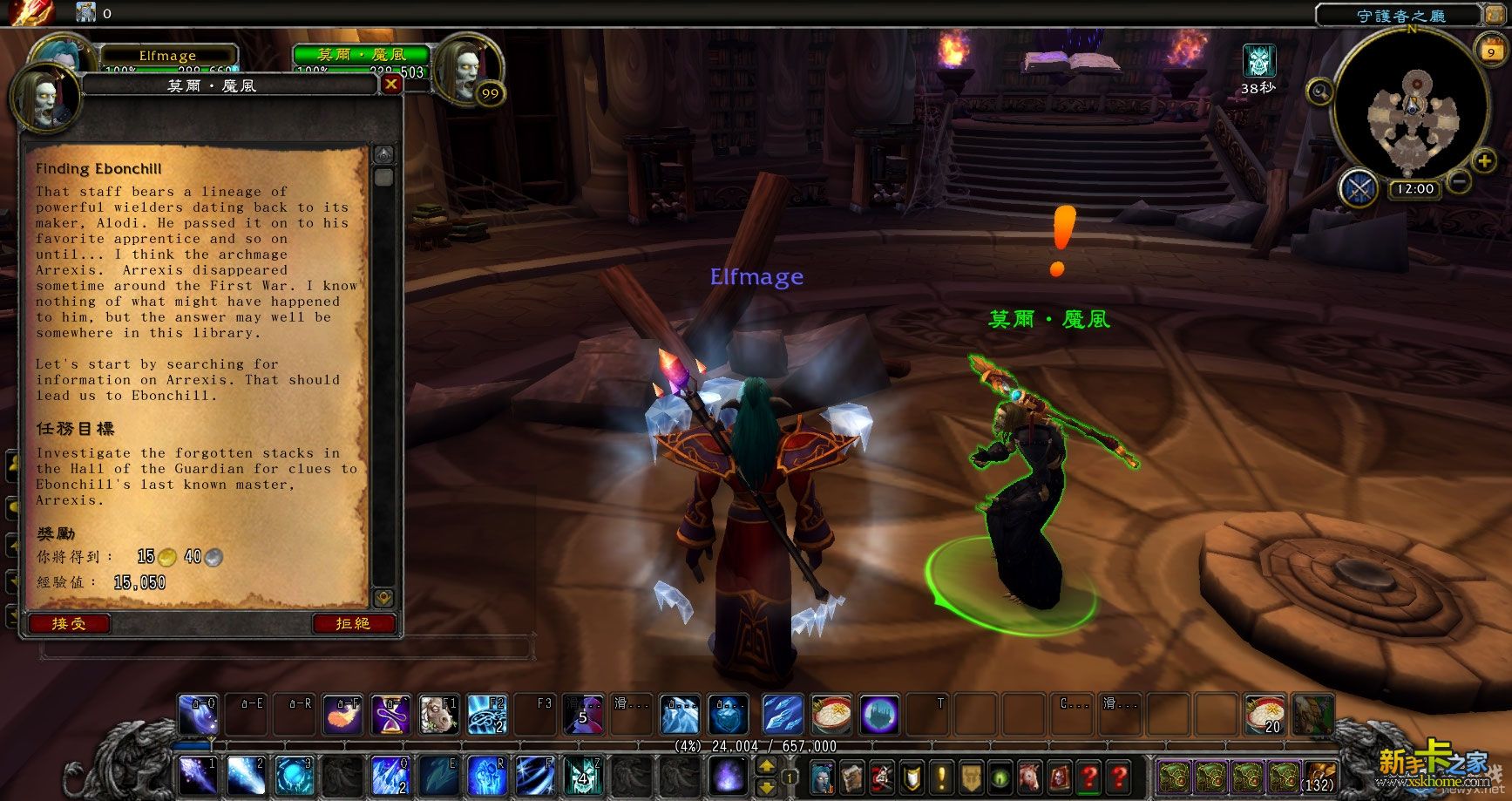Image resolution: width=1512 pixels, height=801 pixels.
Task: Open the calendar button showing 9
Action: tap(1490, 51)
